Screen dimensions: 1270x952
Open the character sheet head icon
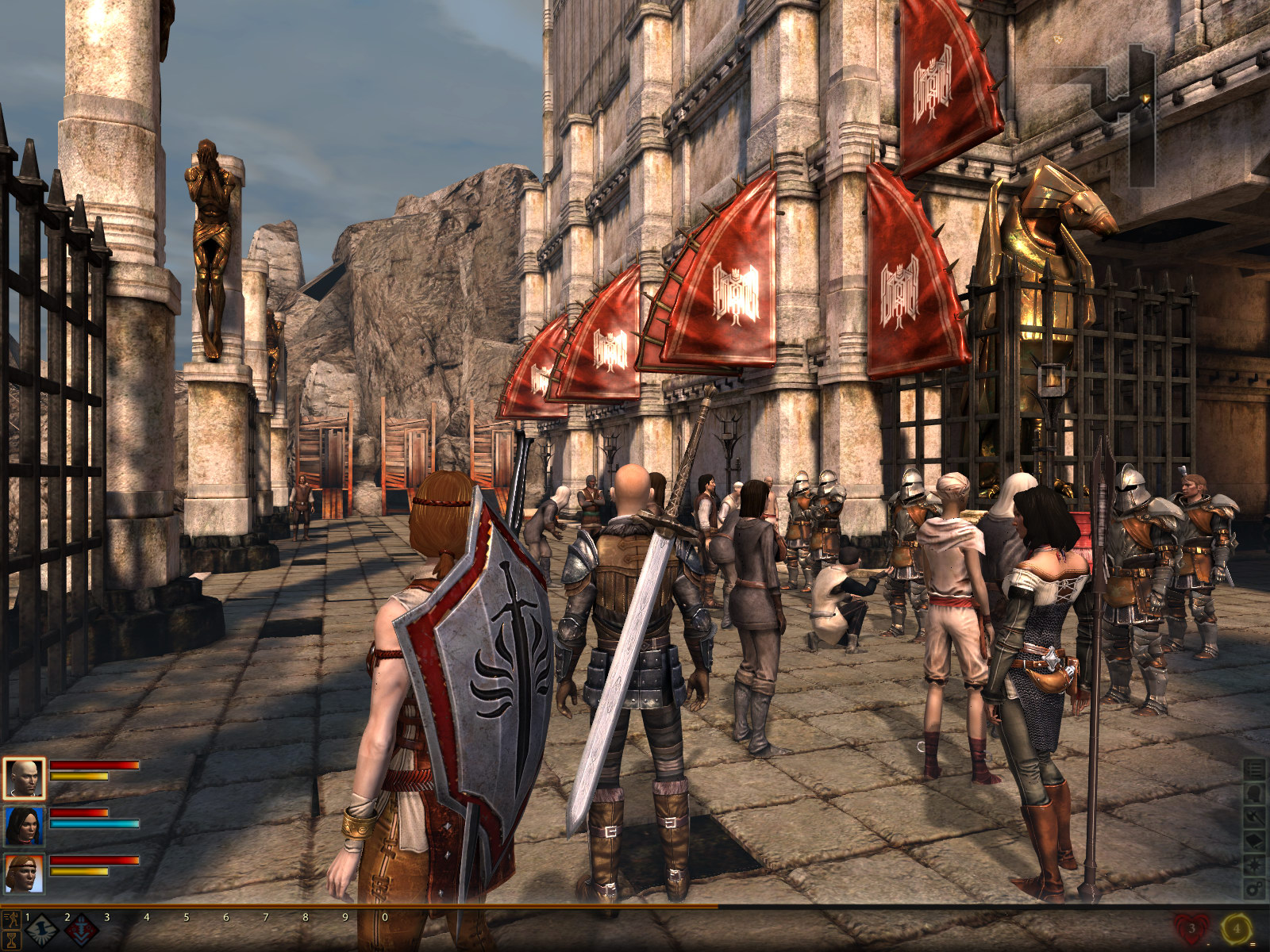[1255, 793]
